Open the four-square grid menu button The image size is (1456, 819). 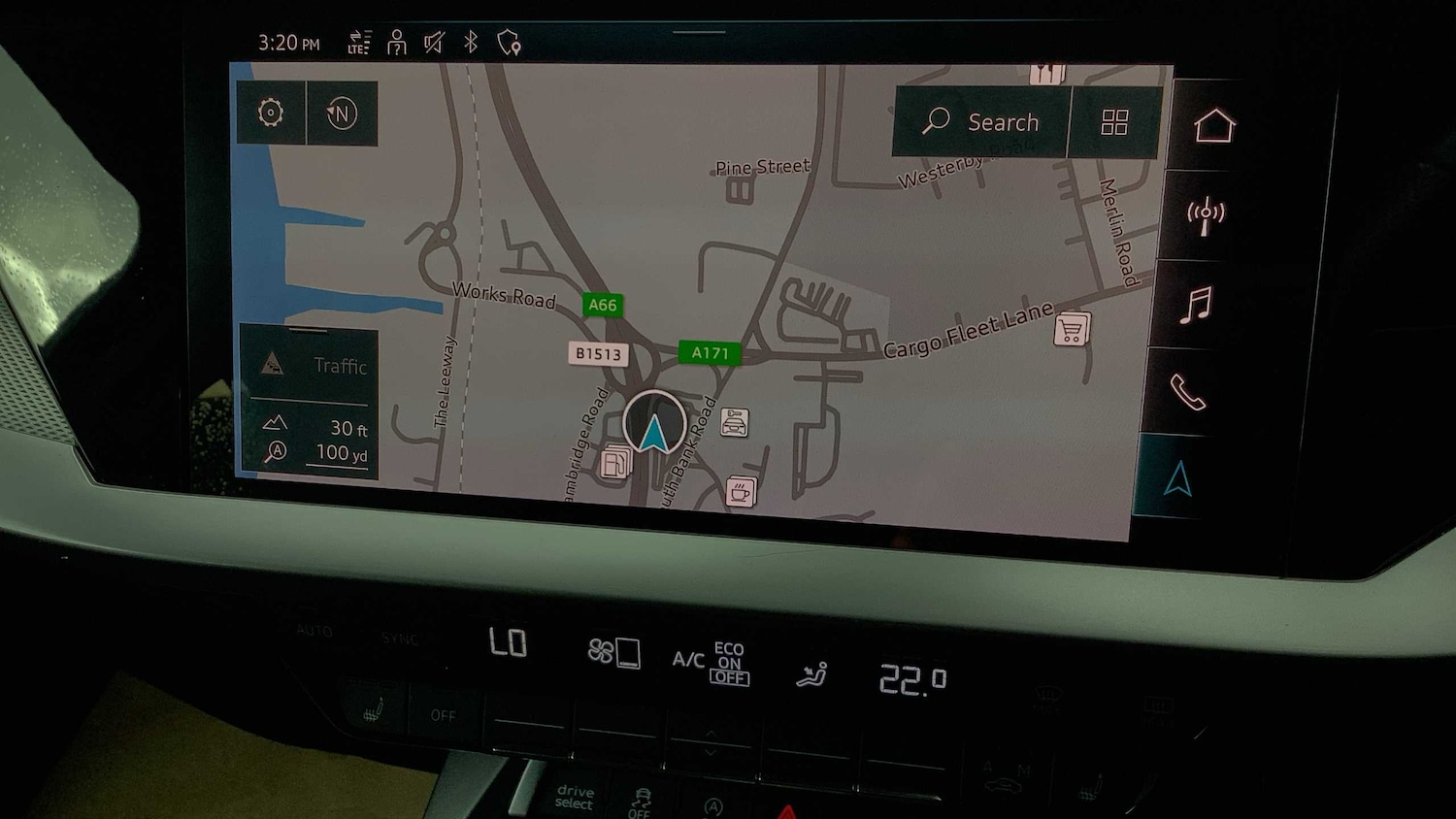click(x=1114, y=122)
